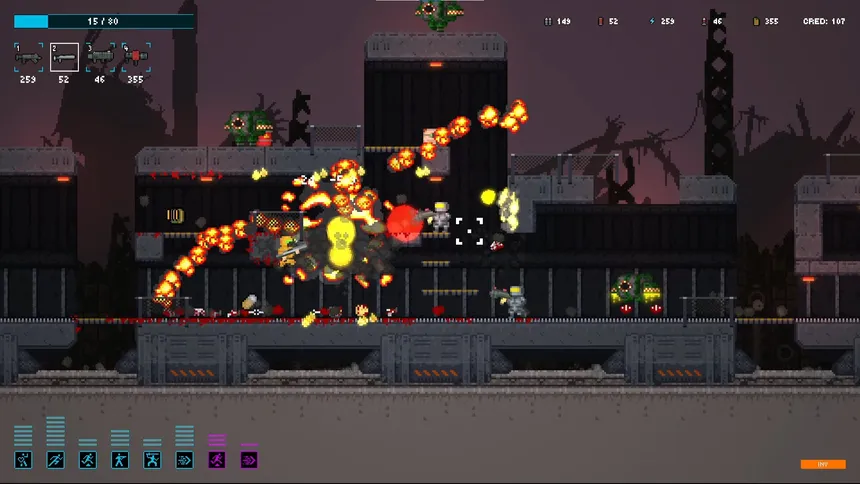Viewport: 860px width, 484px height.
Task: Activate the cyan jumping runner skill icon
Action: 88,460
